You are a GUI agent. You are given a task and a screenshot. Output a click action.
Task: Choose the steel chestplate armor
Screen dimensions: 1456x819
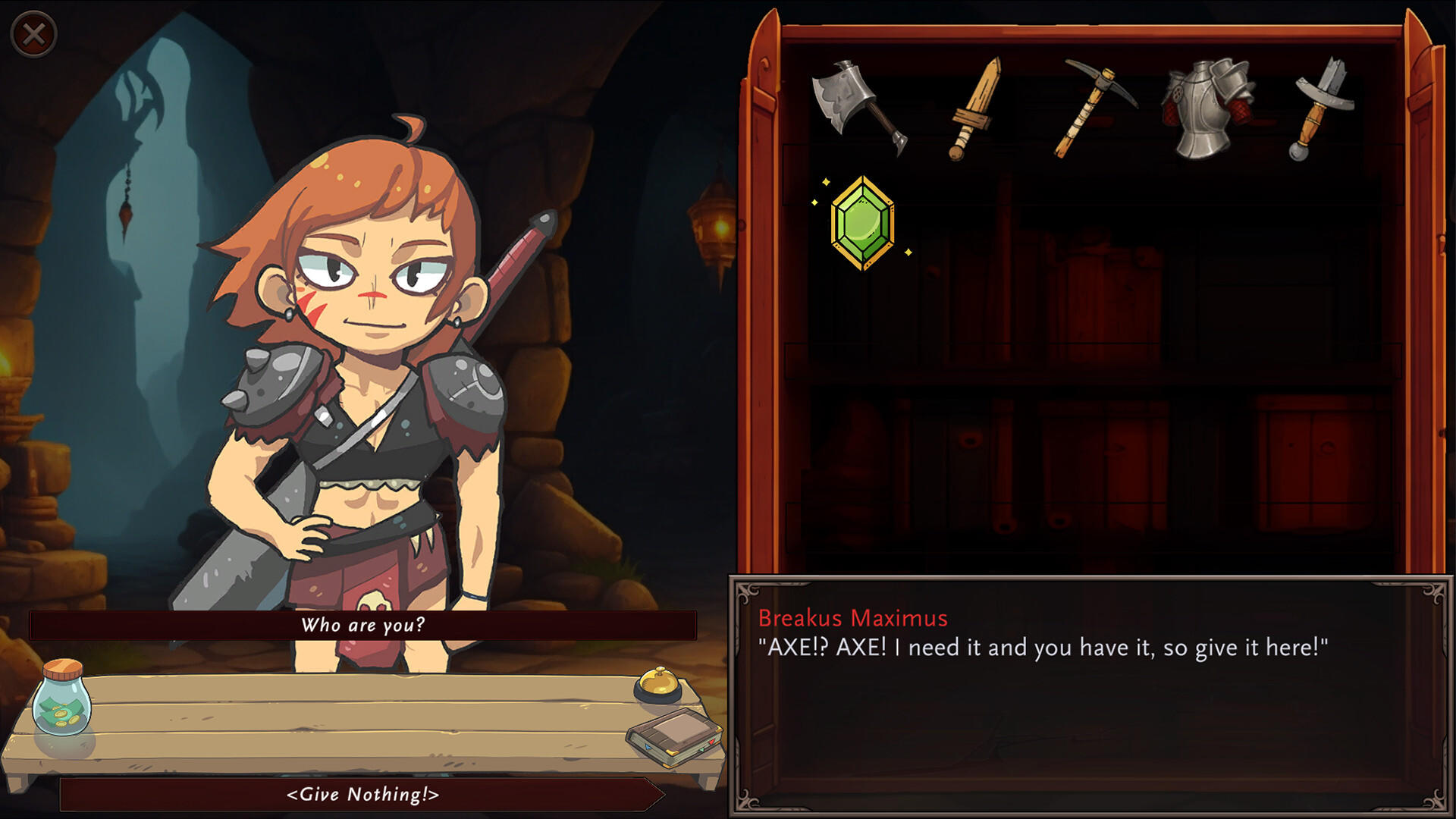(1207, 108)
